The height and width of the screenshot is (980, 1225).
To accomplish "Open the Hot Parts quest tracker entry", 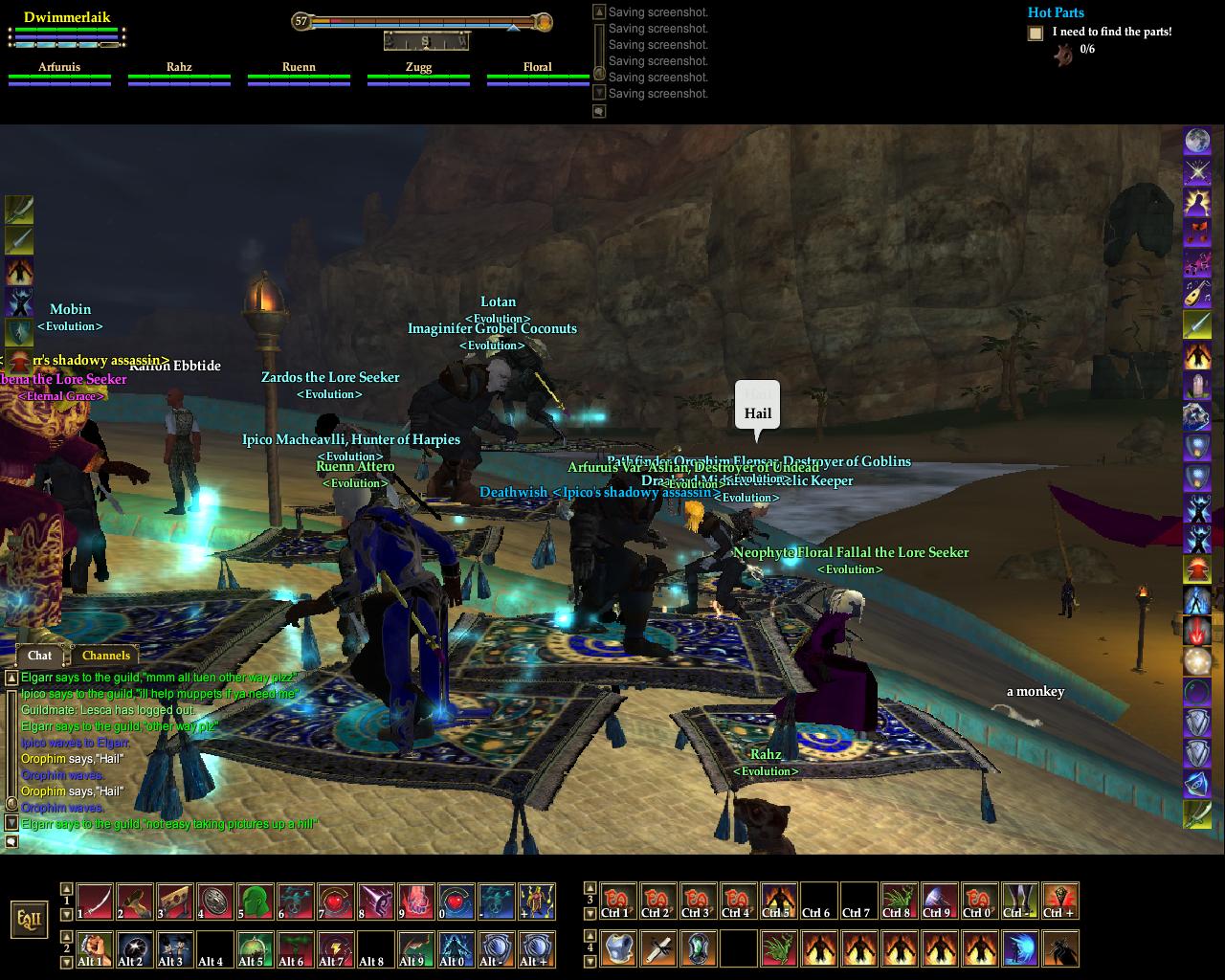I will point(1056,12).
